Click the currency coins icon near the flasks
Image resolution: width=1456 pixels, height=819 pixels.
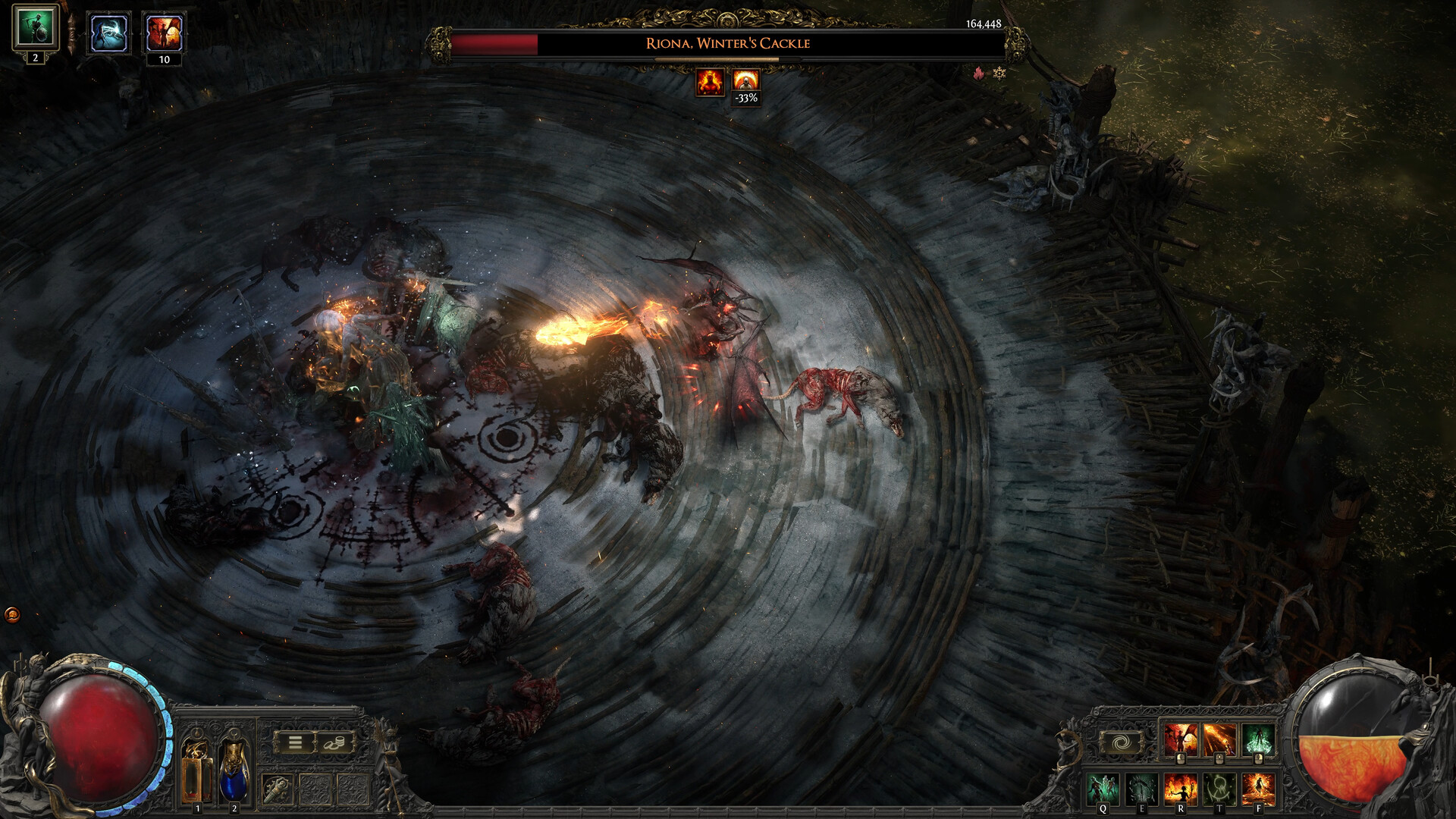pos(334,742)
